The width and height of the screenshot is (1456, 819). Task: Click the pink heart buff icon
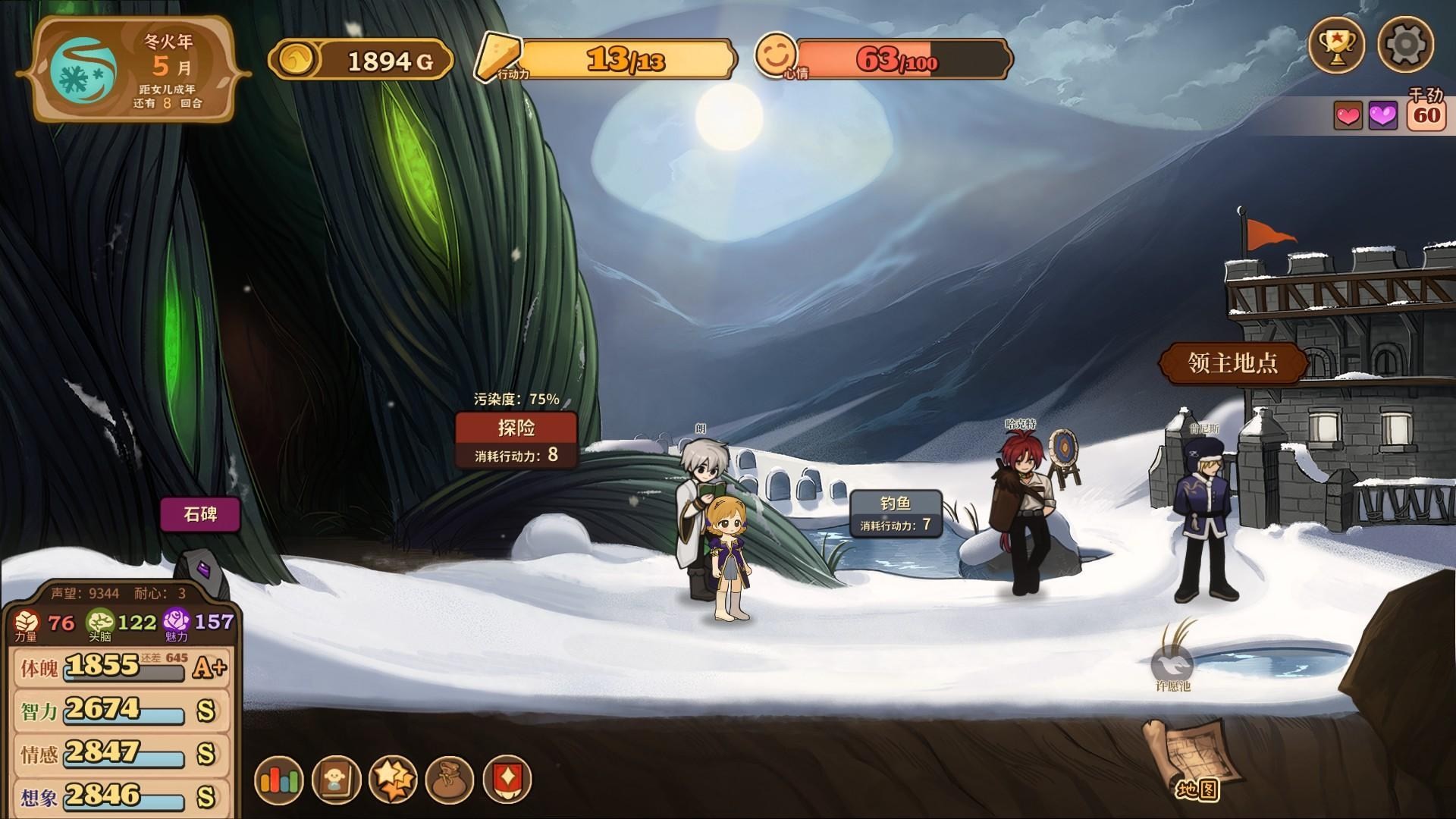click(x=1348, y=116)
